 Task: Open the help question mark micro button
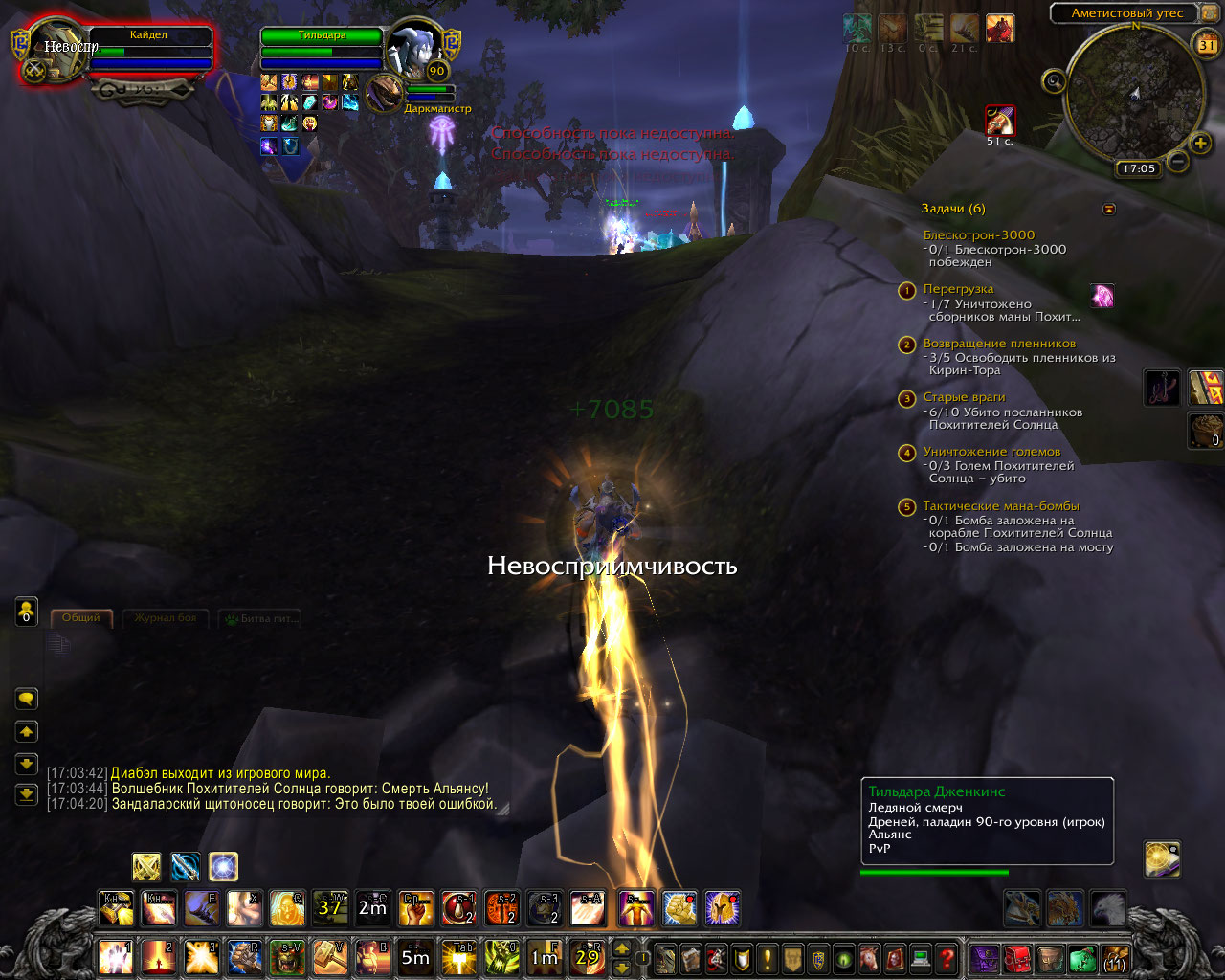point(947,958)
